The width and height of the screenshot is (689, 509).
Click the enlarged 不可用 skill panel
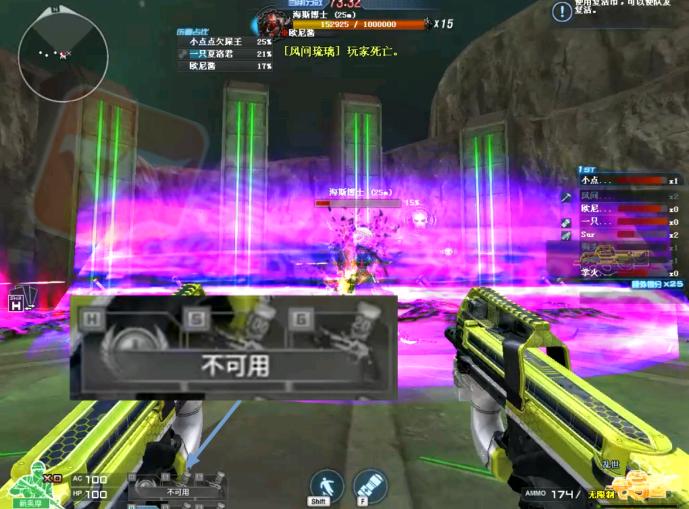coord(234,346)
